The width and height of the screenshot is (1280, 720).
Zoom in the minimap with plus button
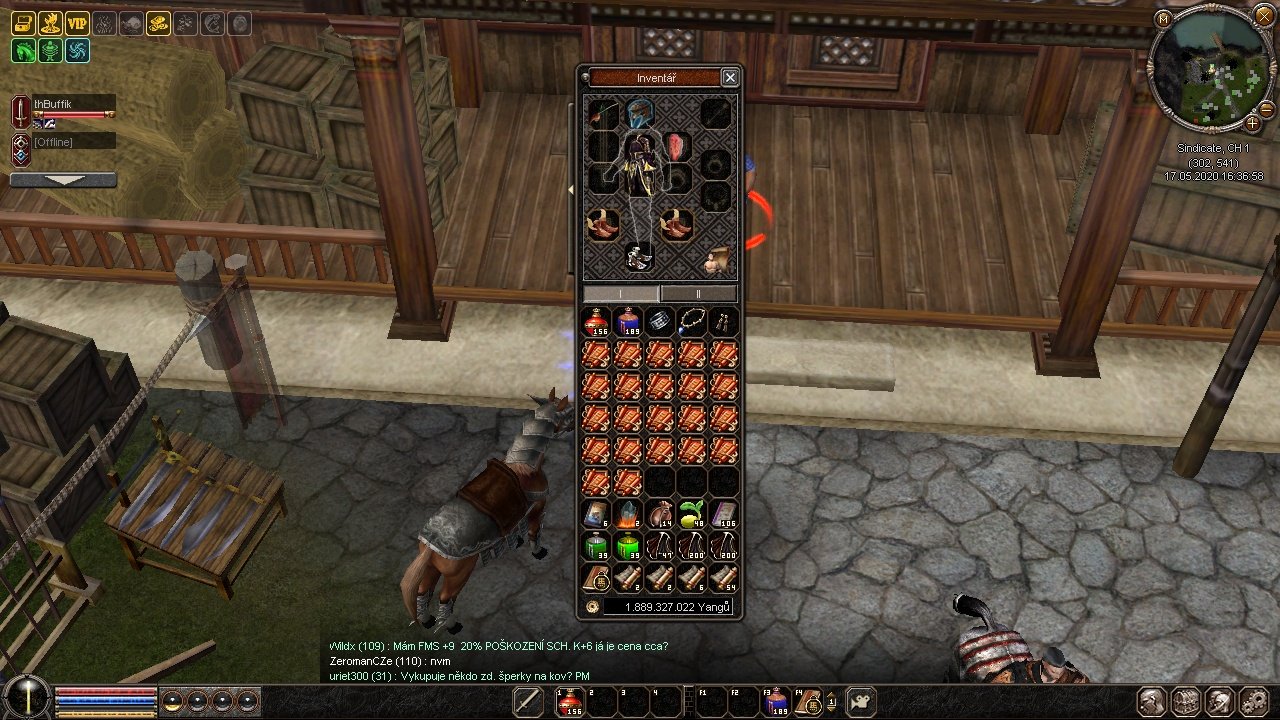(1252, 123)
